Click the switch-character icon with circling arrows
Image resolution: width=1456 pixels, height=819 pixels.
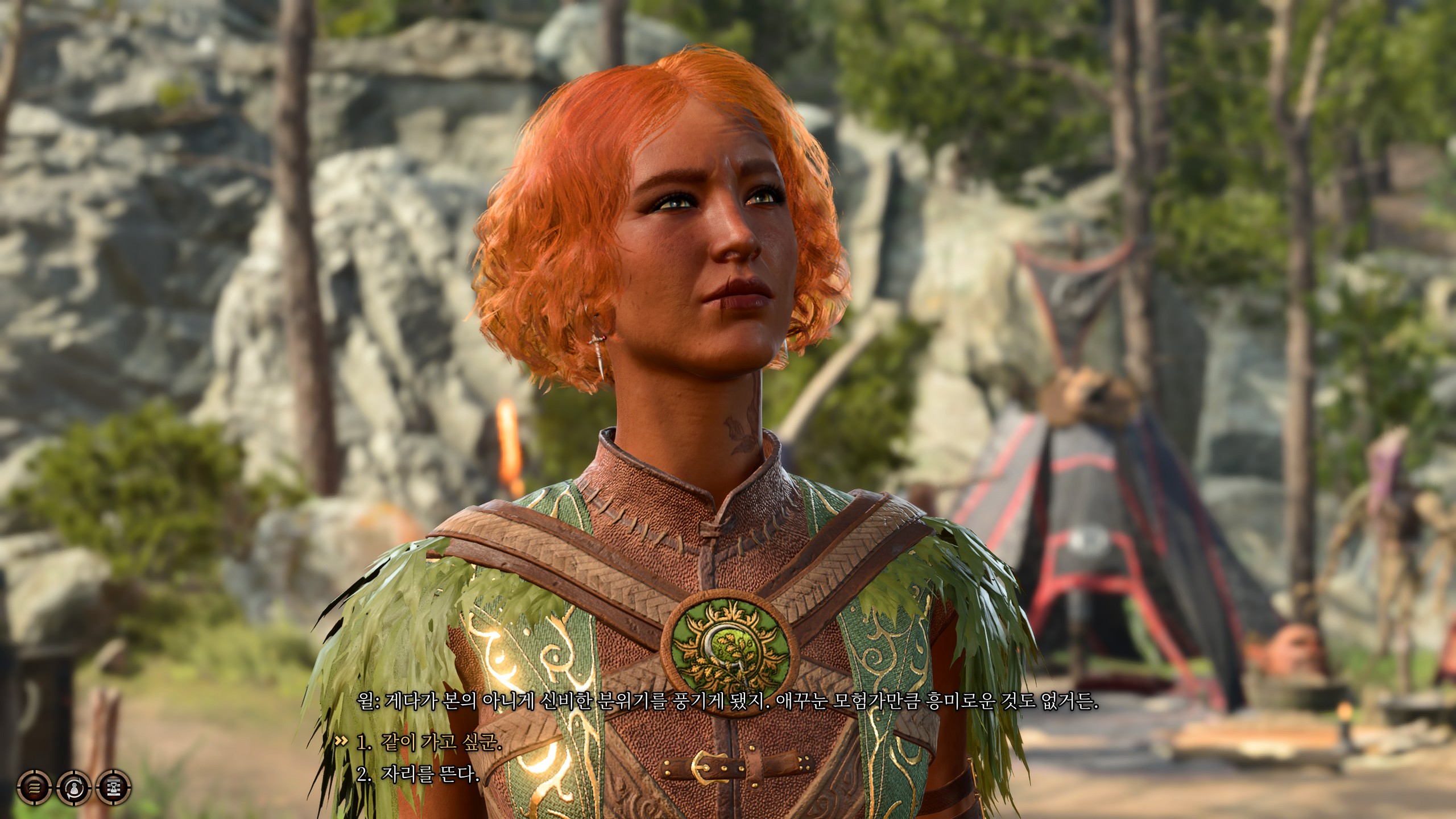[x=74, y=788]
